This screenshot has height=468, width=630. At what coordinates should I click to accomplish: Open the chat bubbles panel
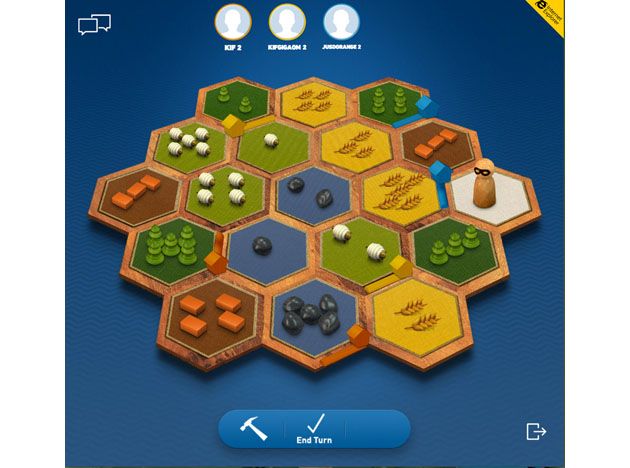[x=94, y=24]
